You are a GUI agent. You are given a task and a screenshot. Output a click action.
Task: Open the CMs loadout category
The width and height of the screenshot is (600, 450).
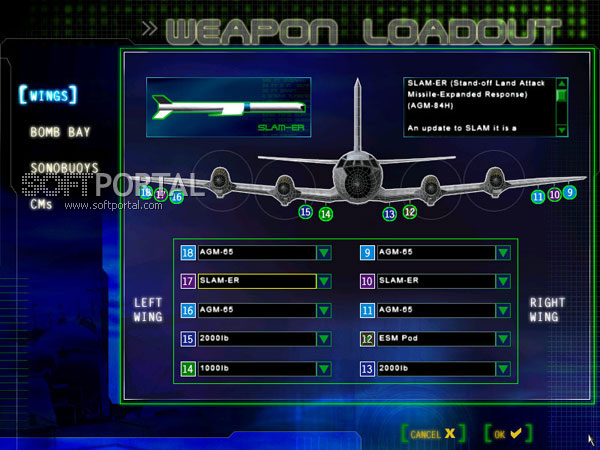coord(41,204)
